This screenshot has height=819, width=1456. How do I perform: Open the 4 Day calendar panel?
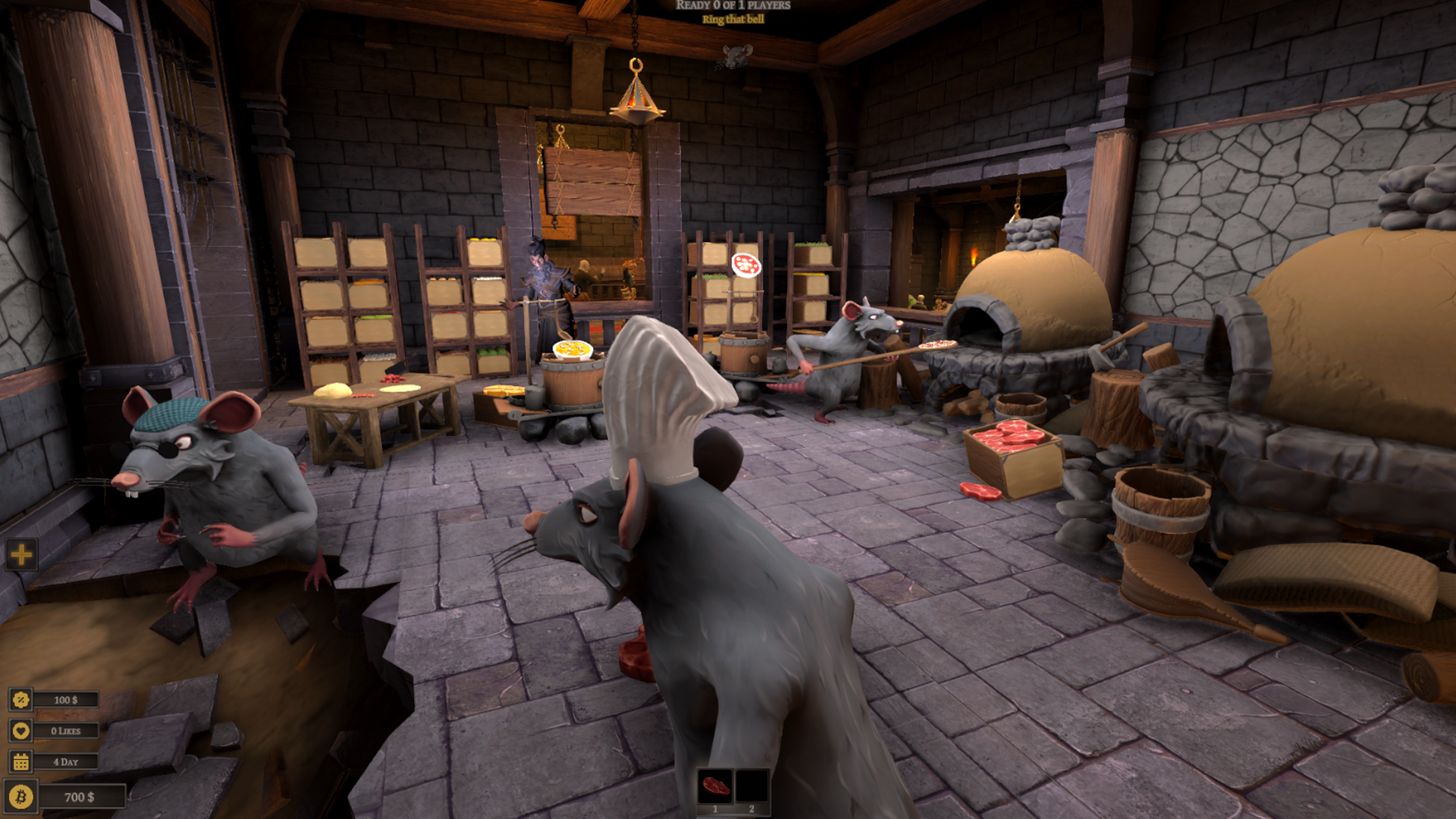pyautogui.click(x=67, y=761)
